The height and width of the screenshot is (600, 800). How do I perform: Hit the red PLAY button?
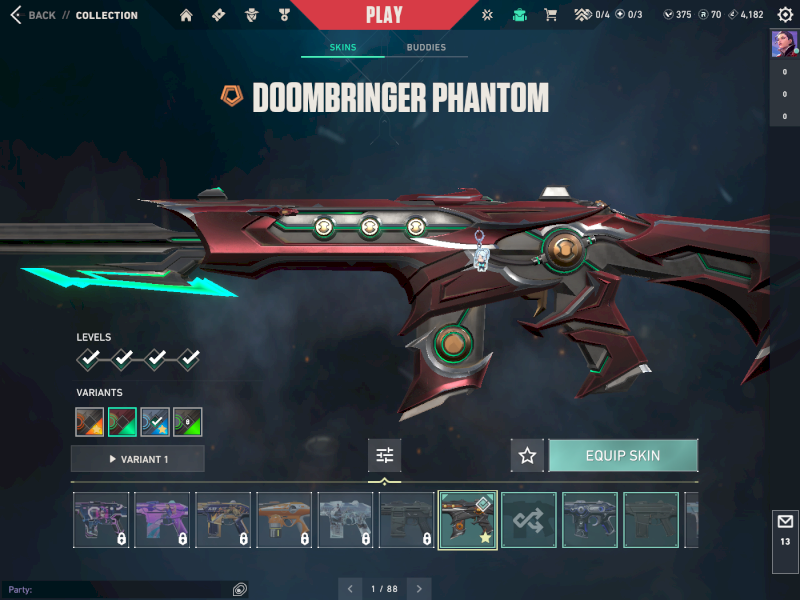pyautogui.click(x=384, y=15)
